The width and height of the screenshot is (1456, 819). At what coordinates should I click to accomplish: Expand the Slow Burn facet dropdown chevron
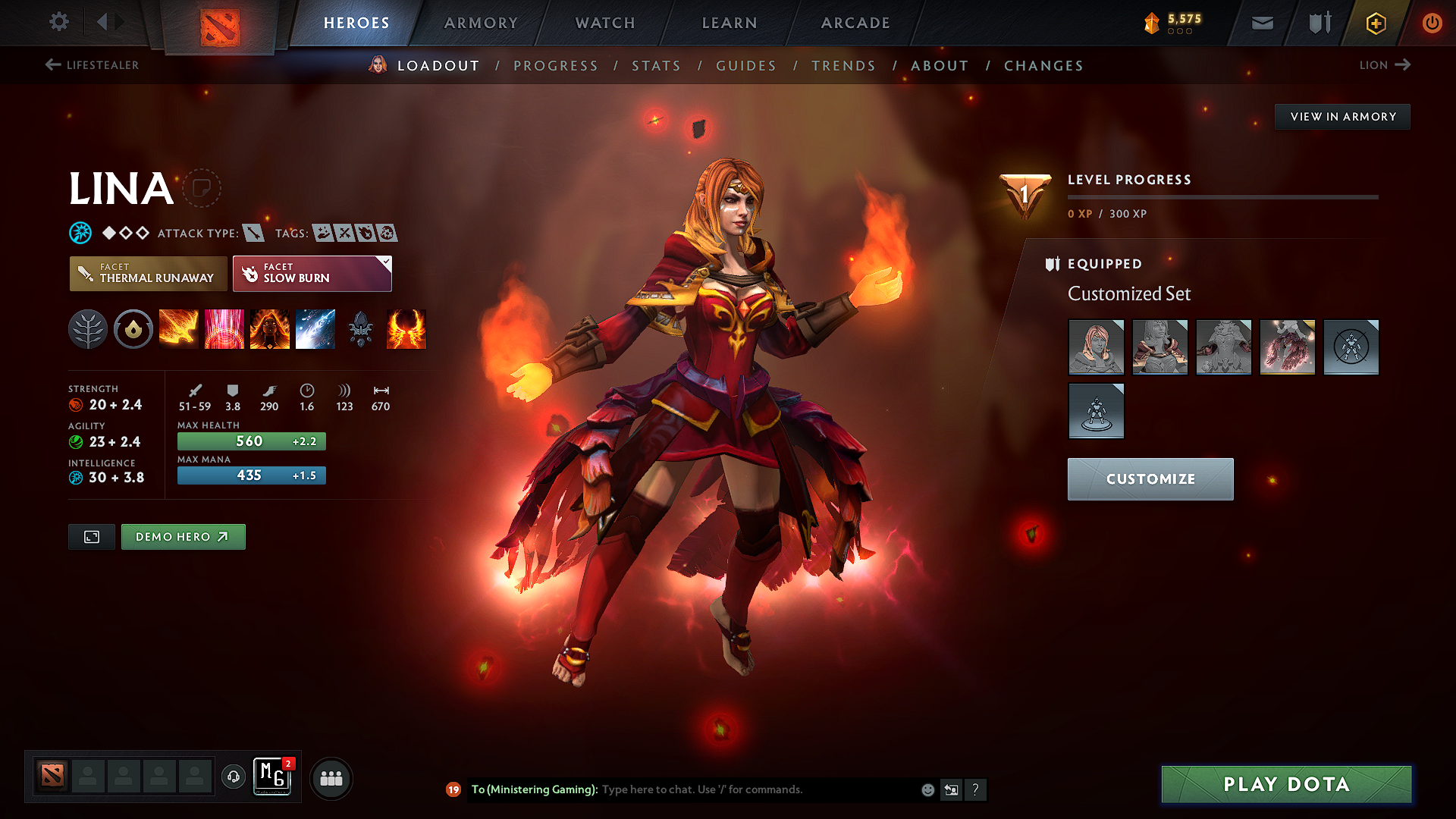coord(385,263)
